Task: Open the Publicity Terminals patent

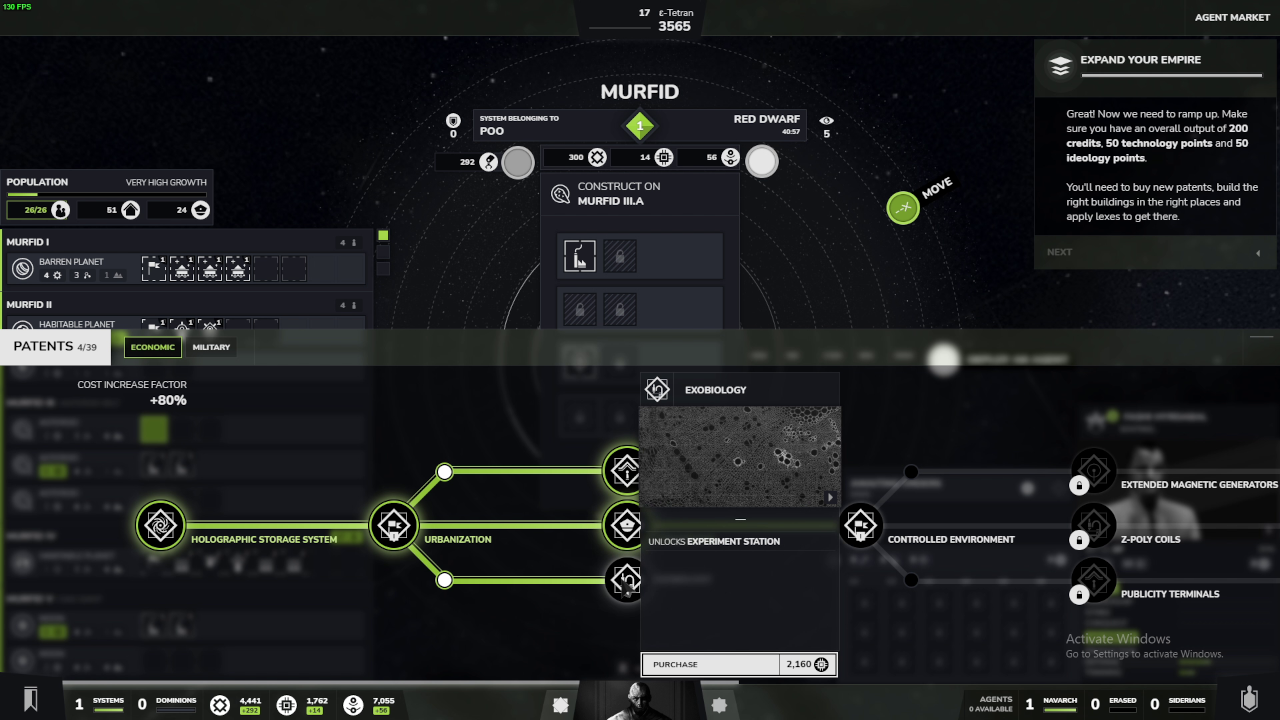Action: (1094, 580)
